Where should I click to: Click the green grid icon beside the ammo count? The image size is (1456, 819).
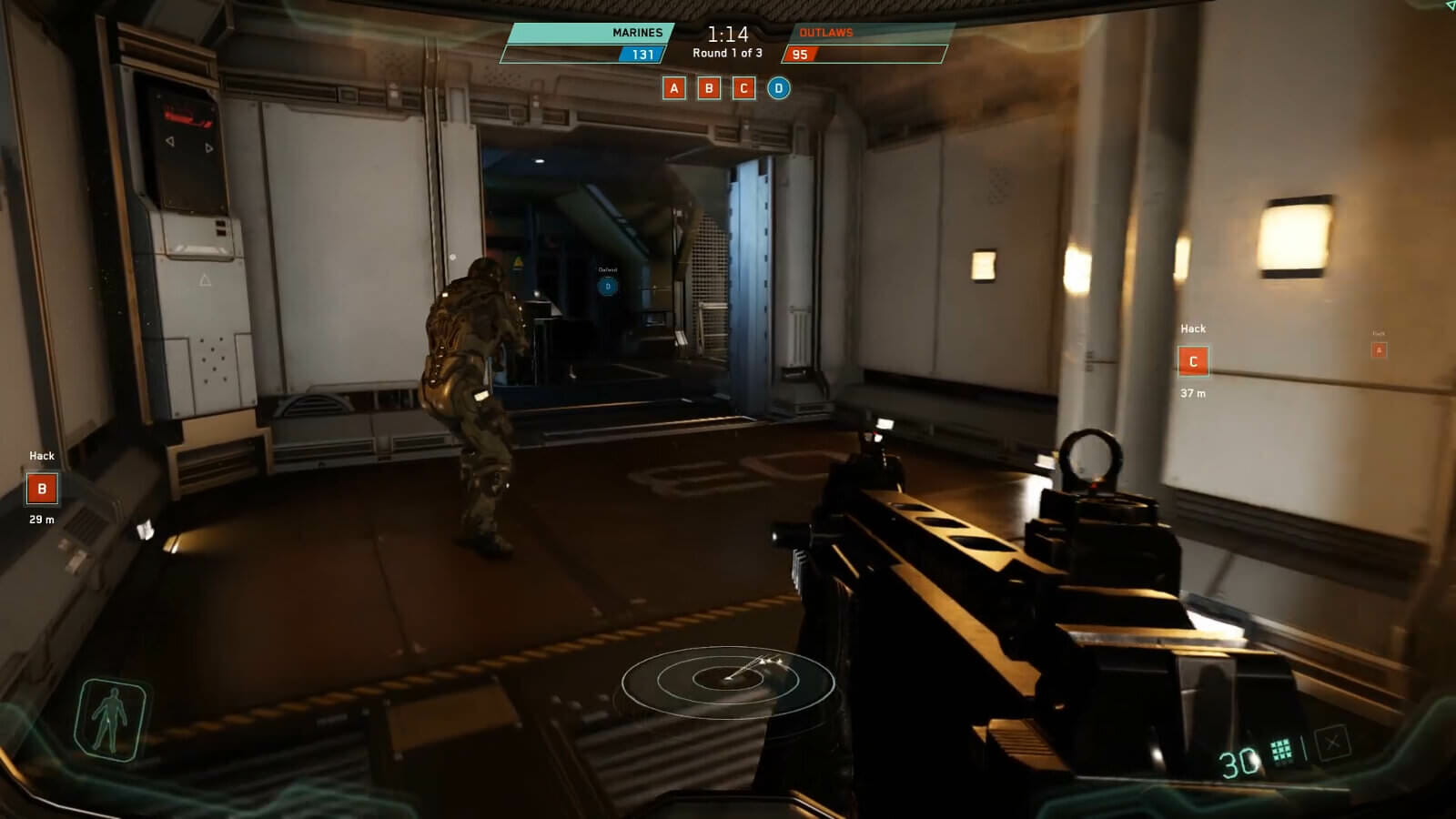[x=1281, y=751]
